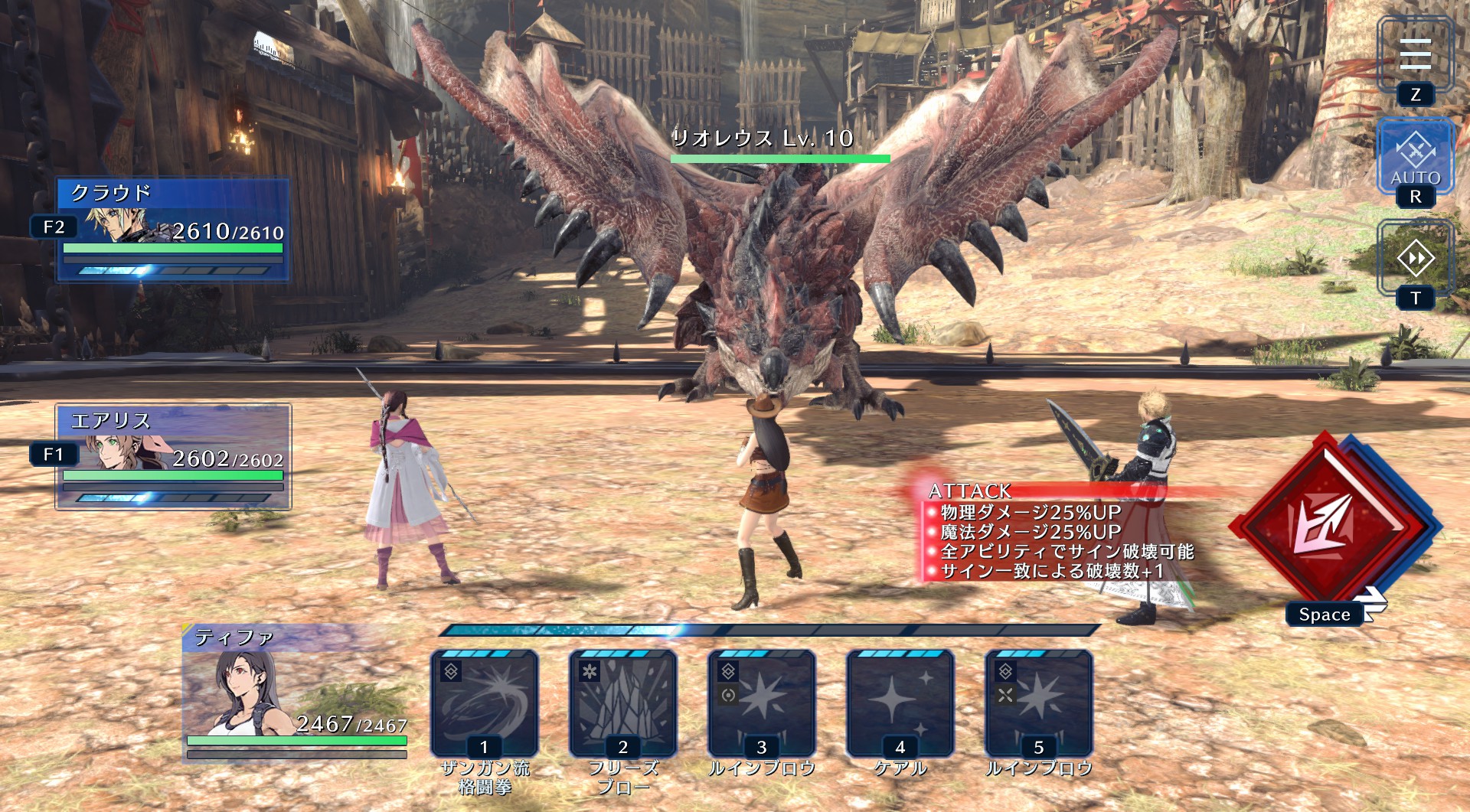Image resolution: width=1470 pixels, height=812 pixels.
Task: Click Rathalos's green health bar
Action: pos(779,157)
